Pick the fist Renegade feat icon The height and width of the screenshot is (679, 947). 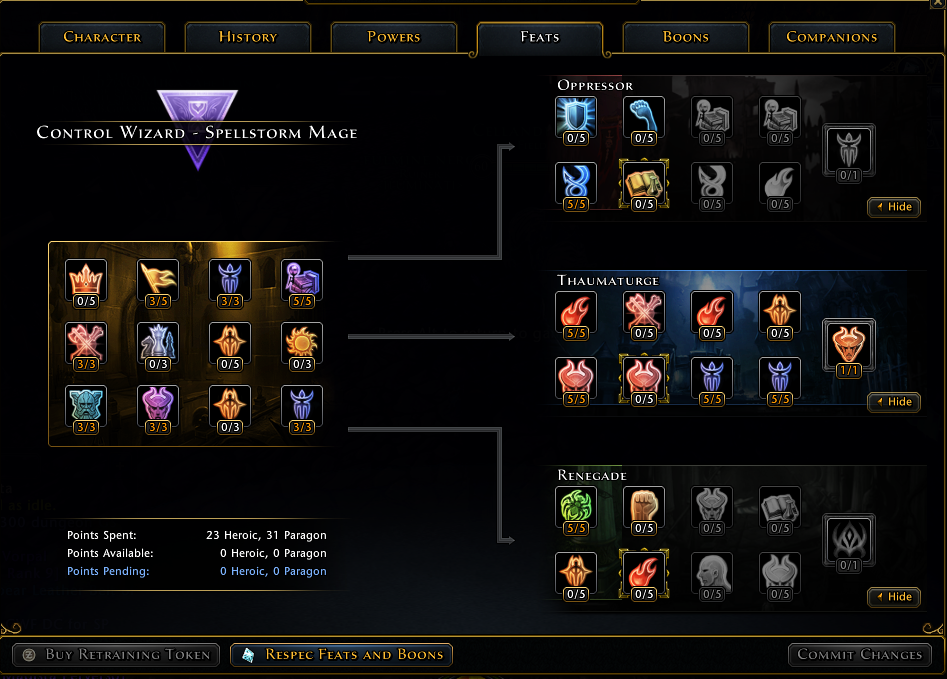[x=644, y=507]
